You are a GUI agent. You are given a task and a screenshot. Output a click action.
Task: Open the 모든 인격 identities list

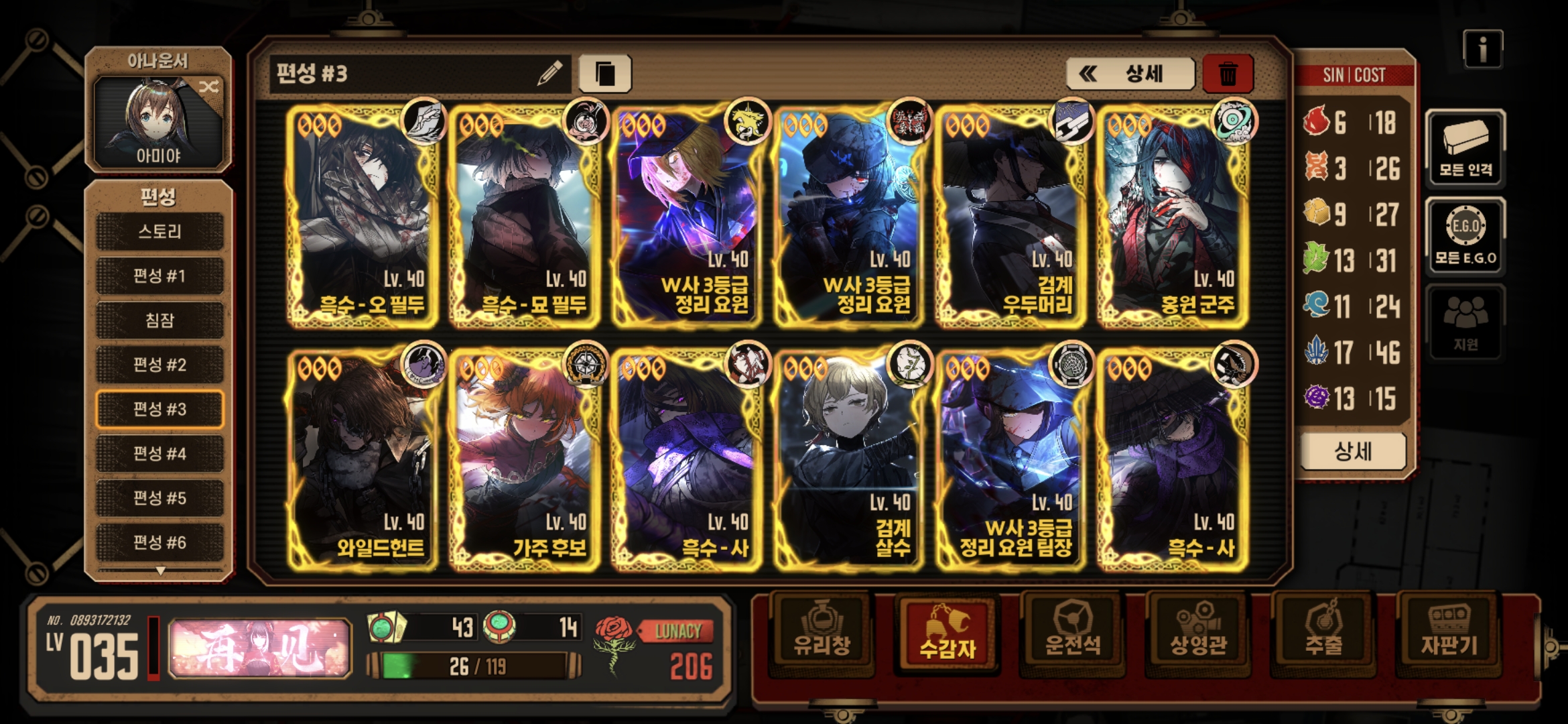(1465, 147)
